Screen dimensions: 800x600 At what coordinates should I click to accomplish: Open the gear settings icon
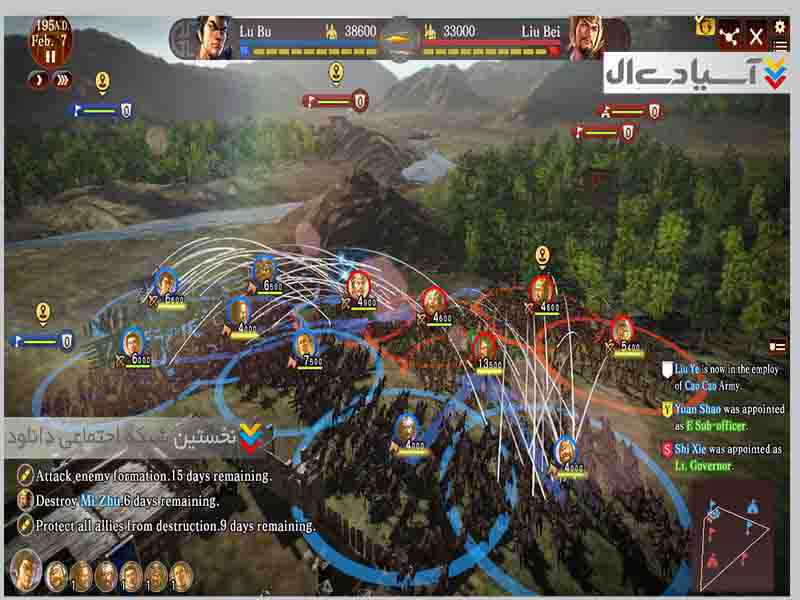pos(781,23)
